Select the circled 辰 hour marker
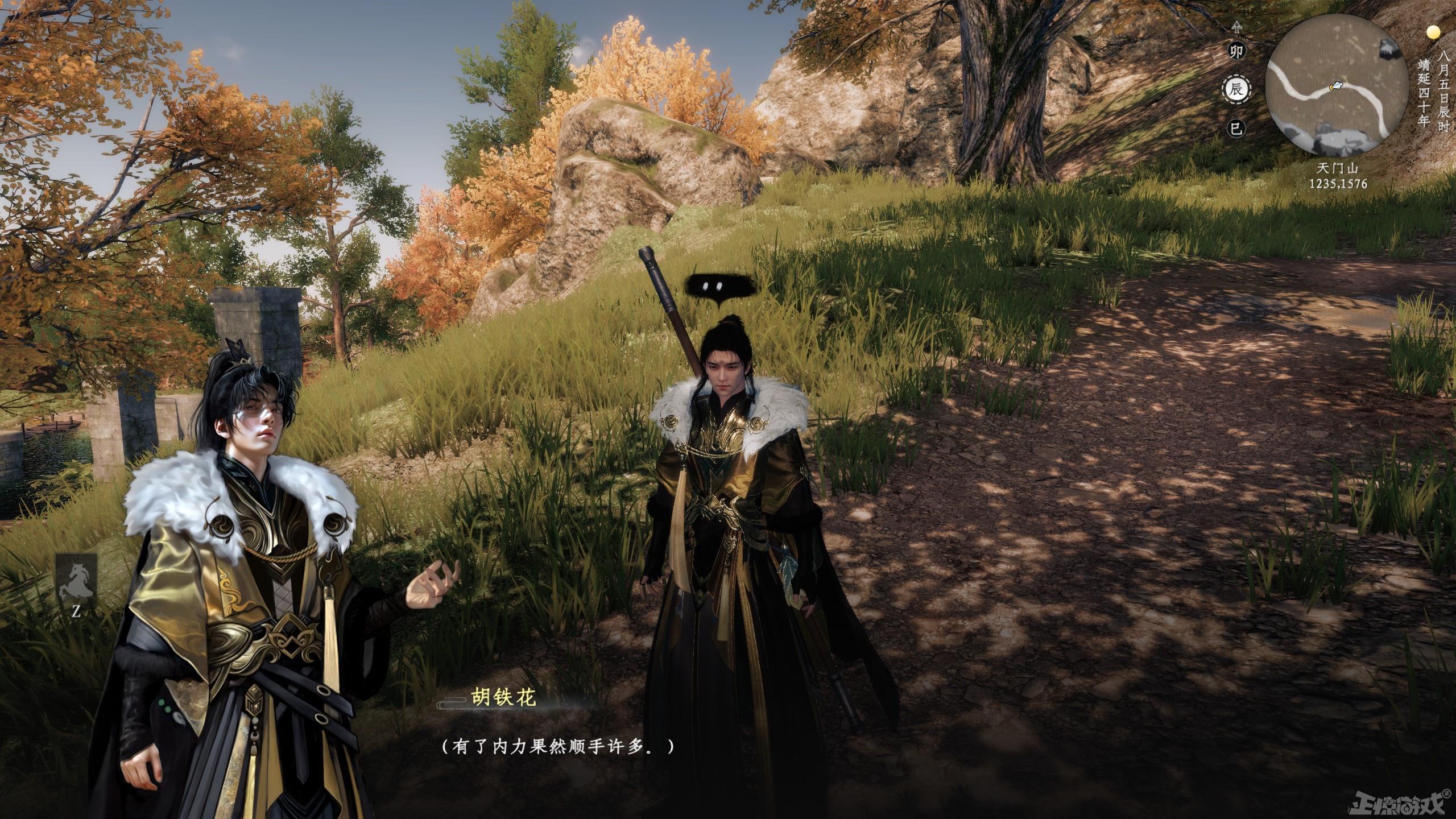The image size is (1456, 819). [x=1235, y=89]
